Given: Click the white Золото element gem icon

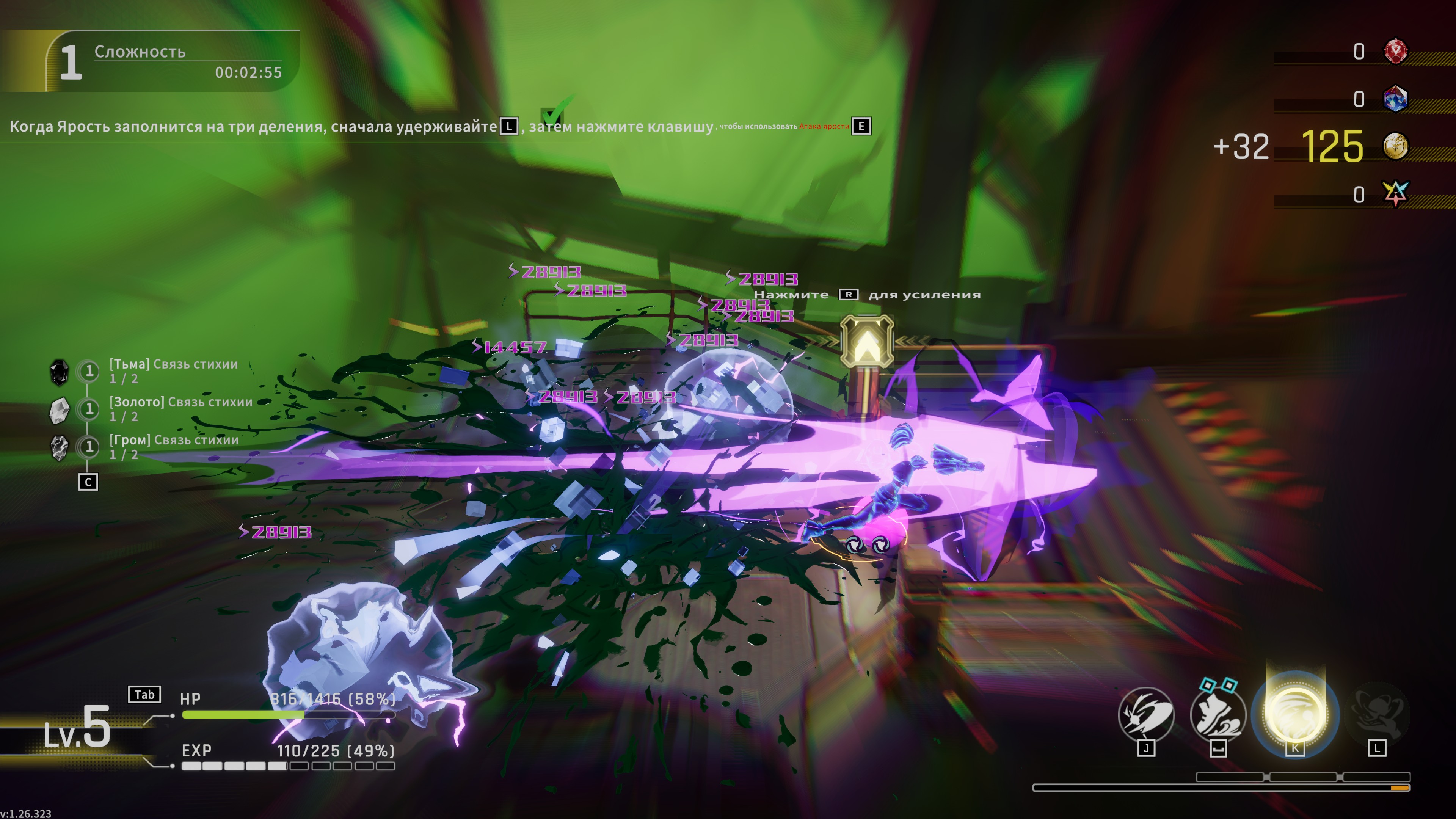Looking at the screenshot, I should tap(60, 410).
